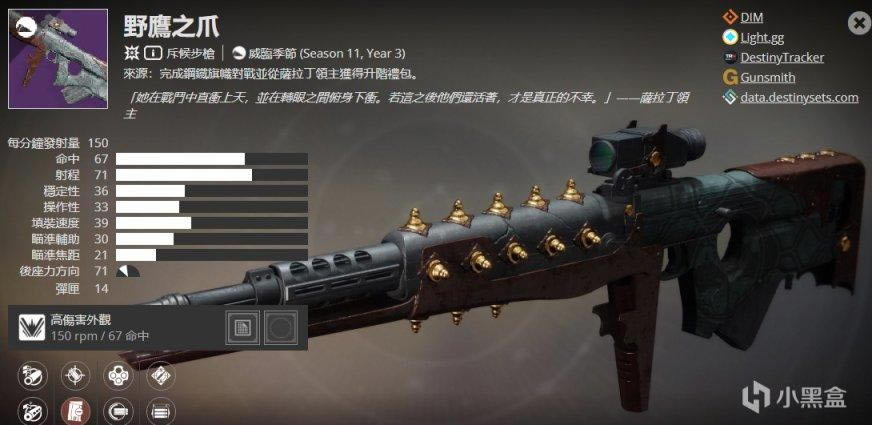Select the 高傷害外觀 intrinsic perk icon
The image size is (872, 425).
coord(31,328)
